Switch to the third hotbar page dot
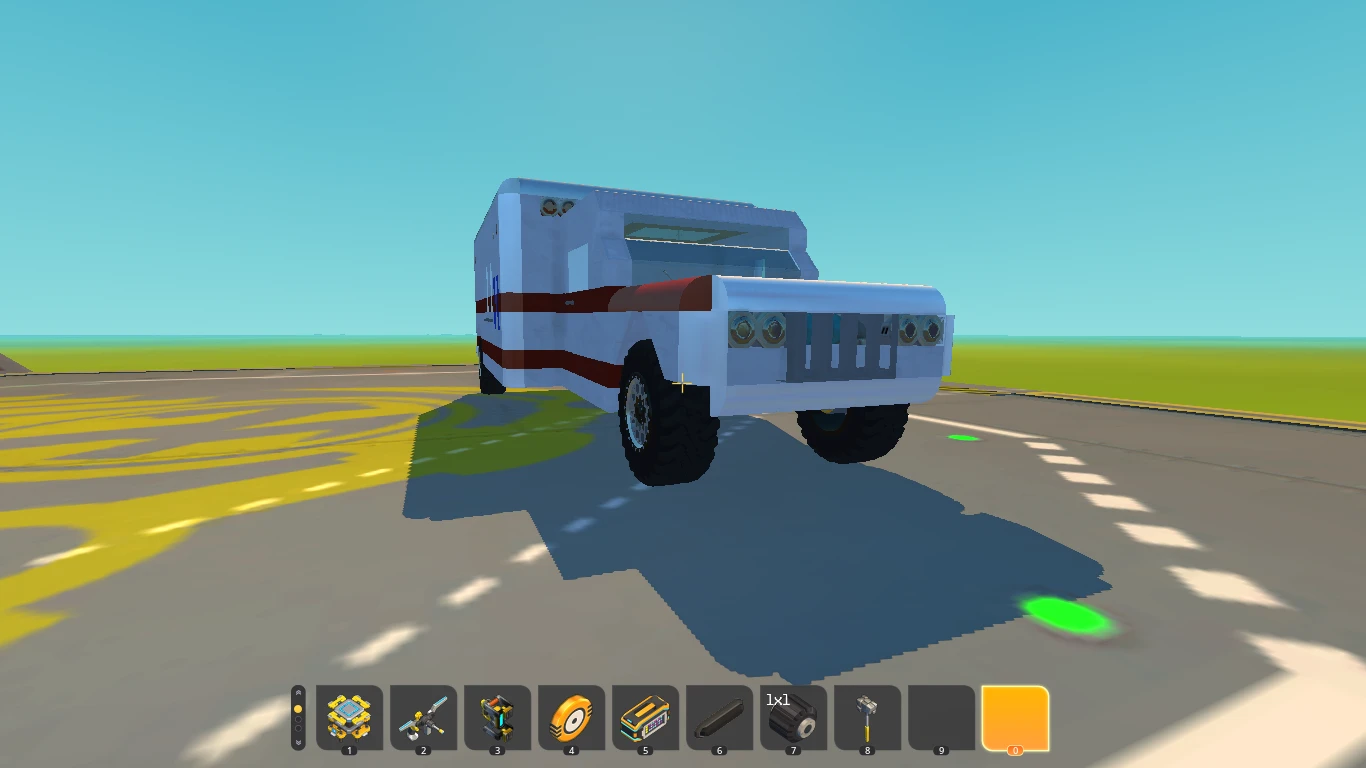1366x768 pixels. coord(297,731)
